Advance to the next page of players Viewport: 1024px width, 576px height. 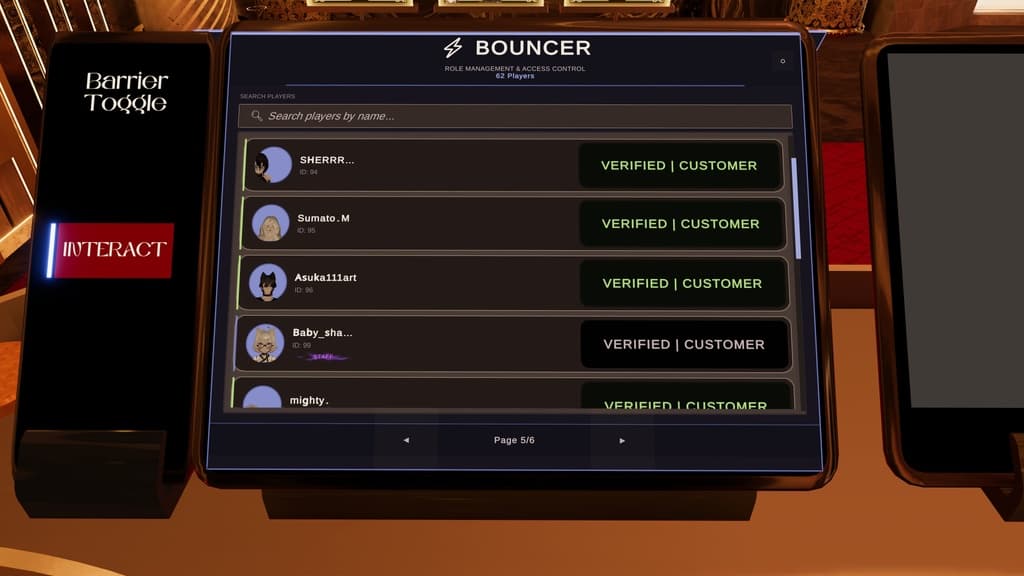[622, 440]
